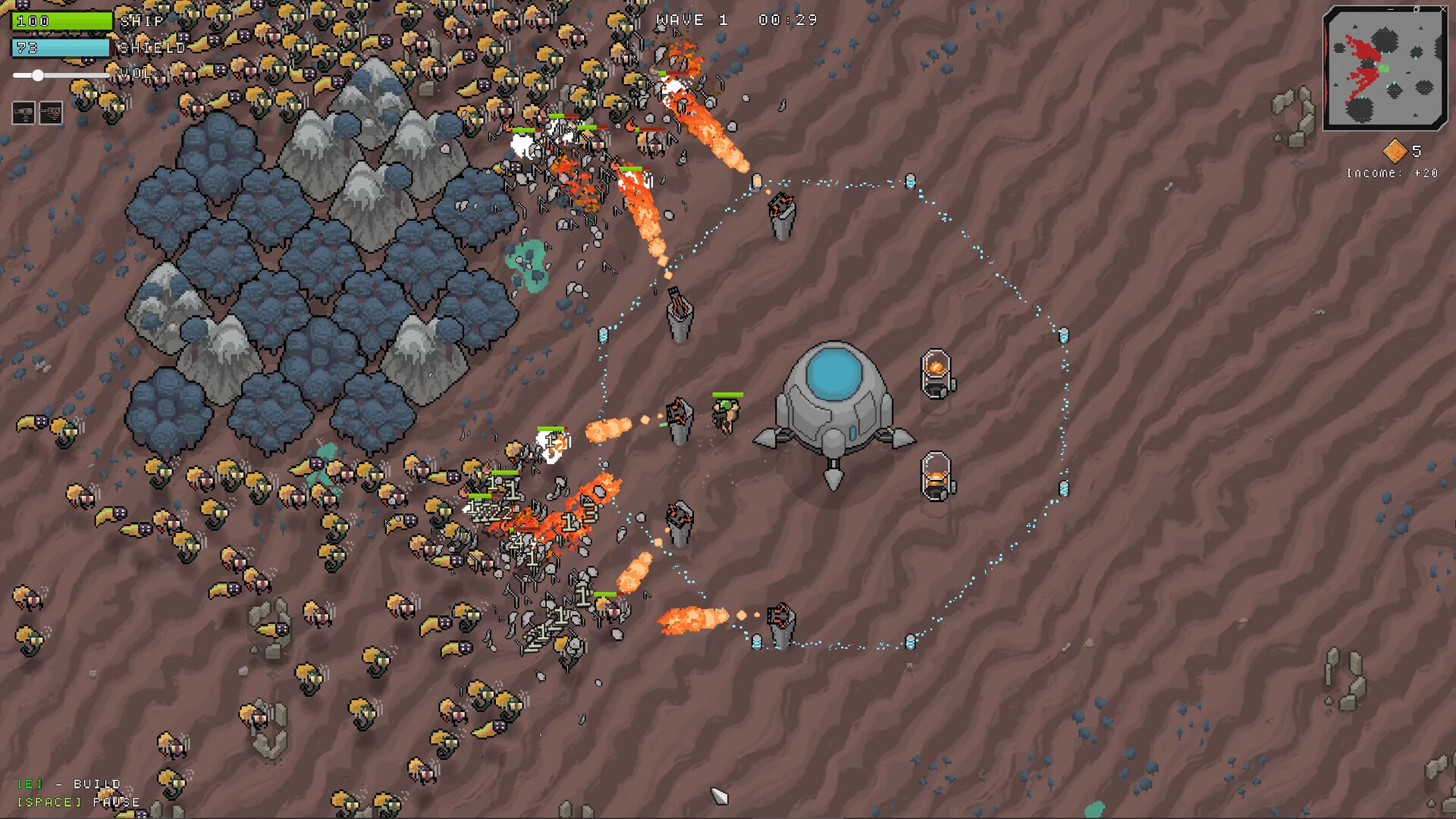1456x819 pixels.
Task: Select the turret barrel icon below the volume slider
Action: coord(23,114)
